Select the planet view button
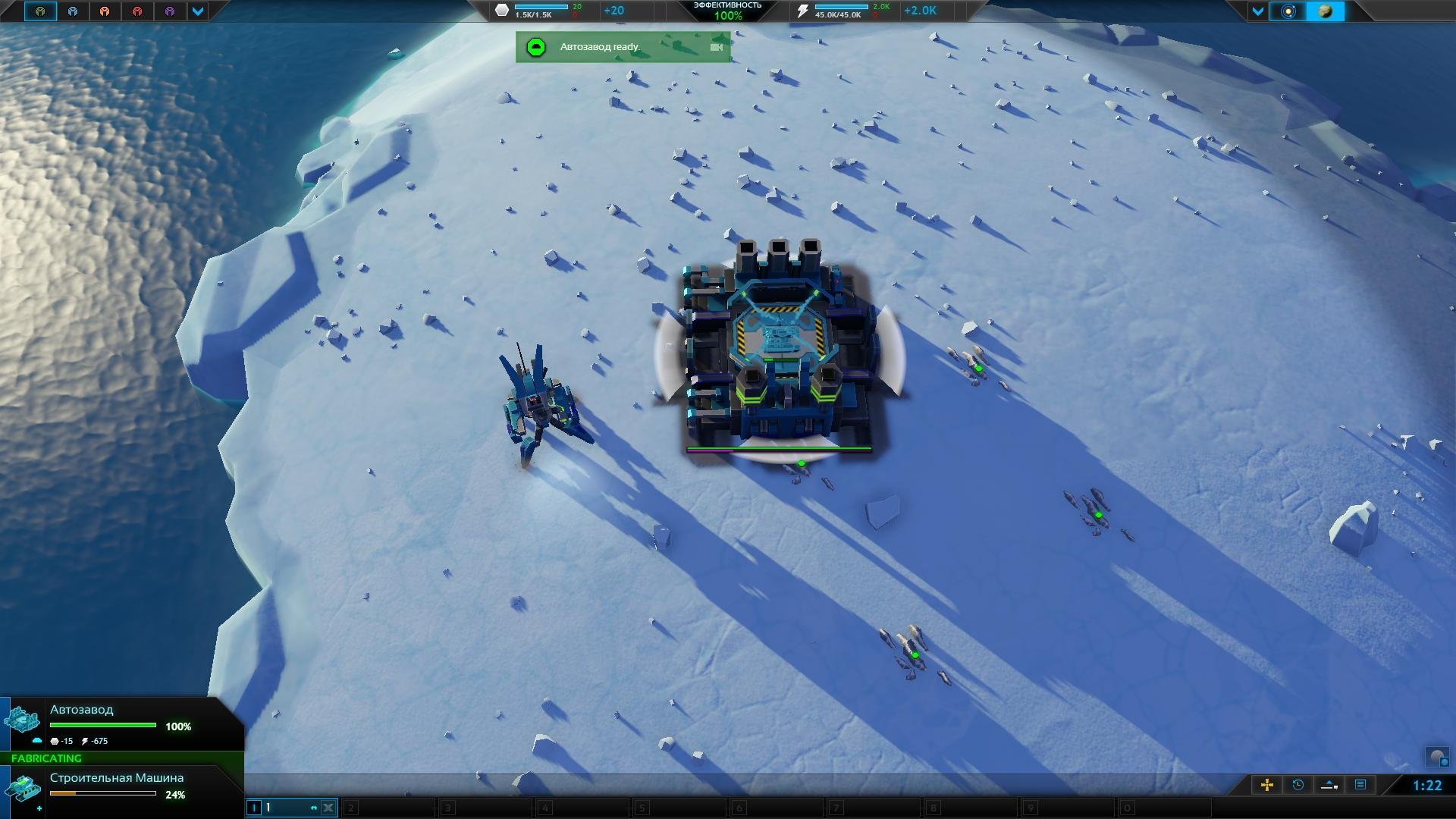This screenshot has height=819, width=1456. pos(1326,11)
